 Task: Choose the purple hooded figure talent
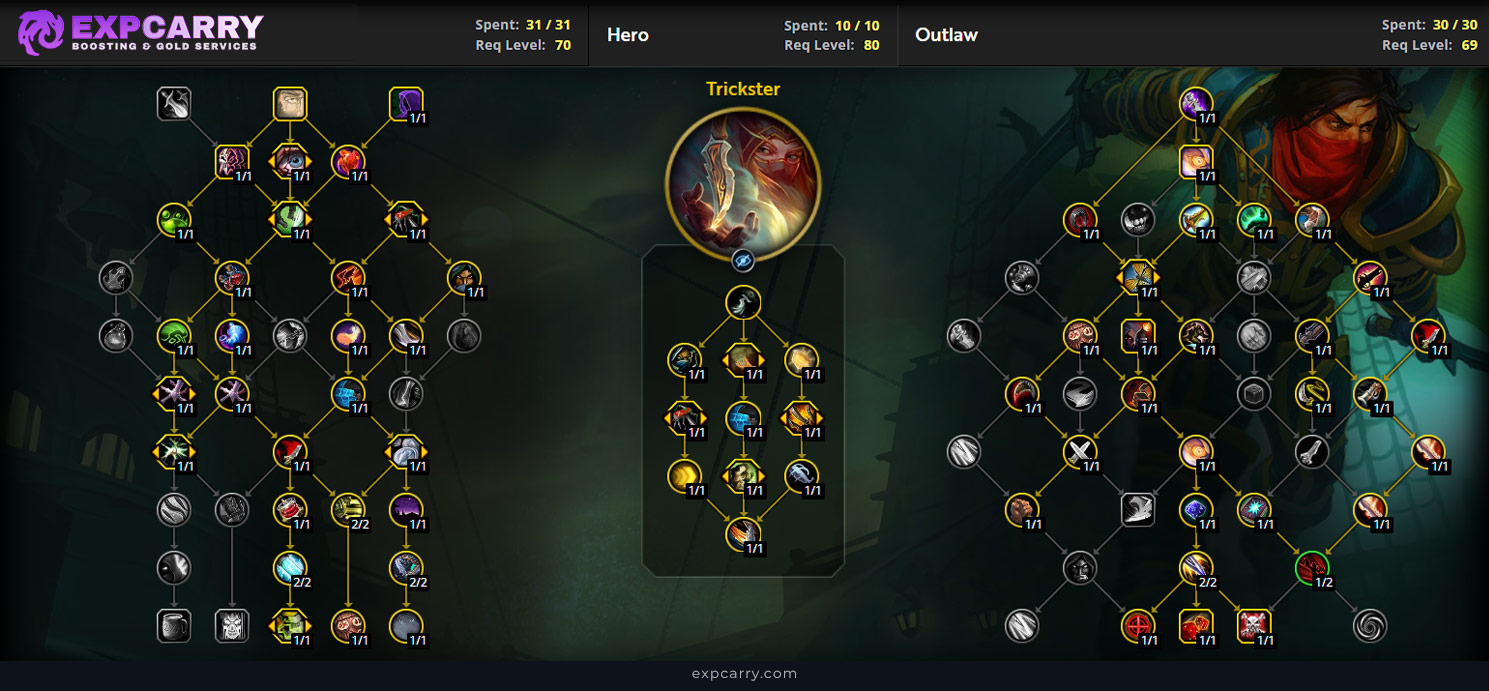click(406, 104)
